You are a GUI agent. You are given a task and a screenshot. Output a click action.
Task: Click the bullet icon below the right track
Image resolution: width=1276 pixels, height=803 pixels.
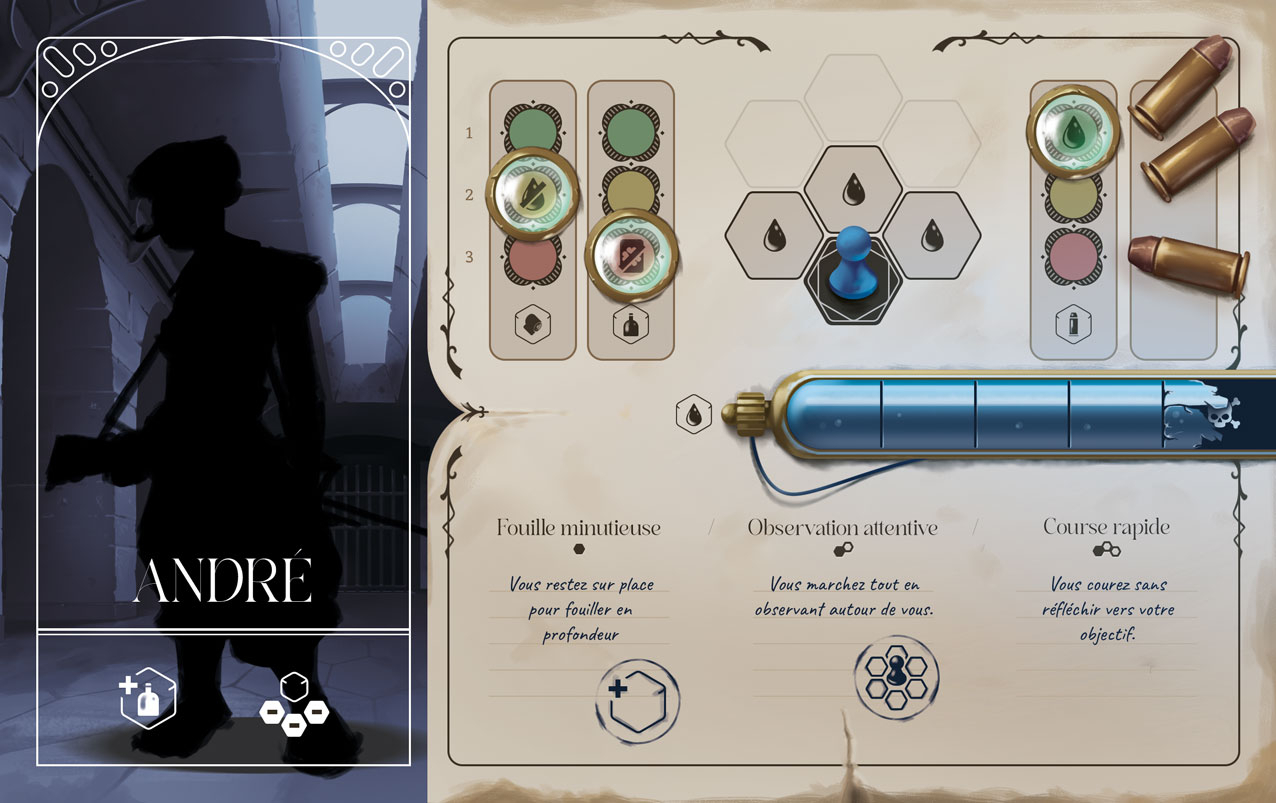coord(1073,324)
